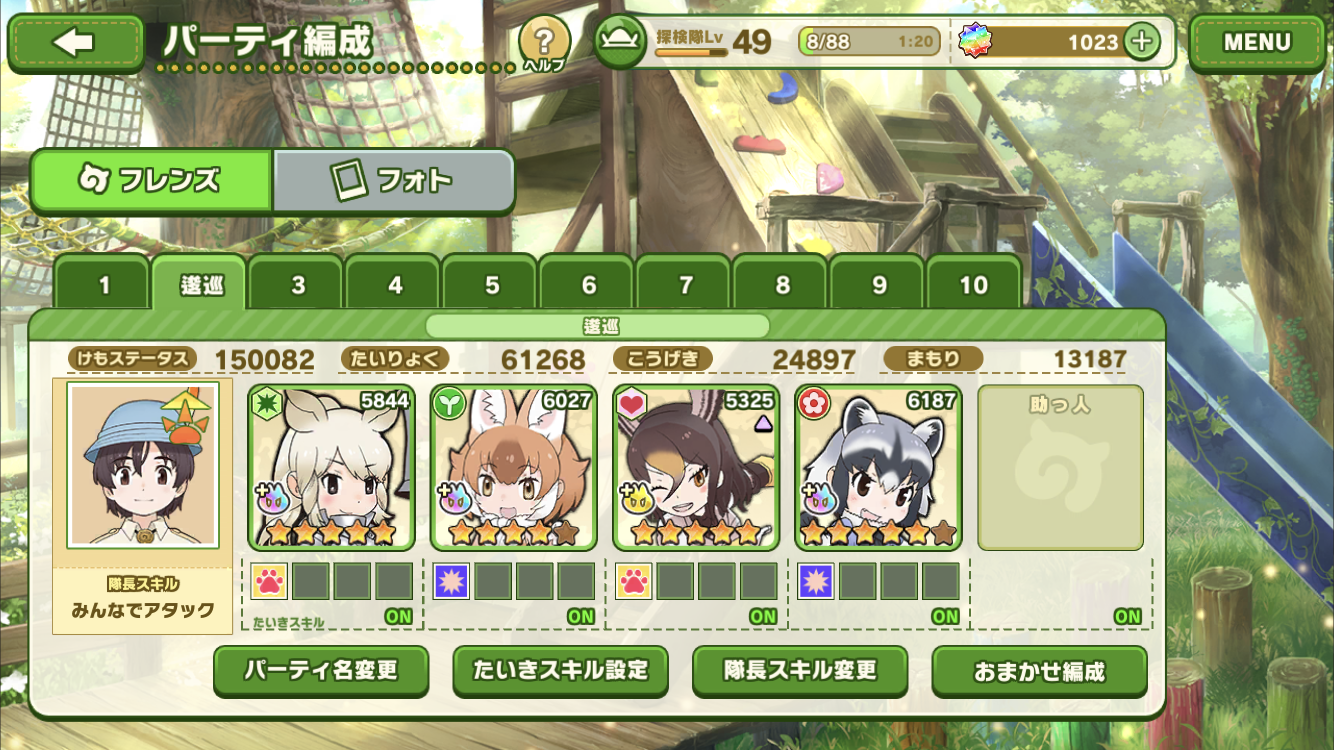Select the raccoon friend with 6187 power
Screen dimensions: 1334x750
(878, 467)
